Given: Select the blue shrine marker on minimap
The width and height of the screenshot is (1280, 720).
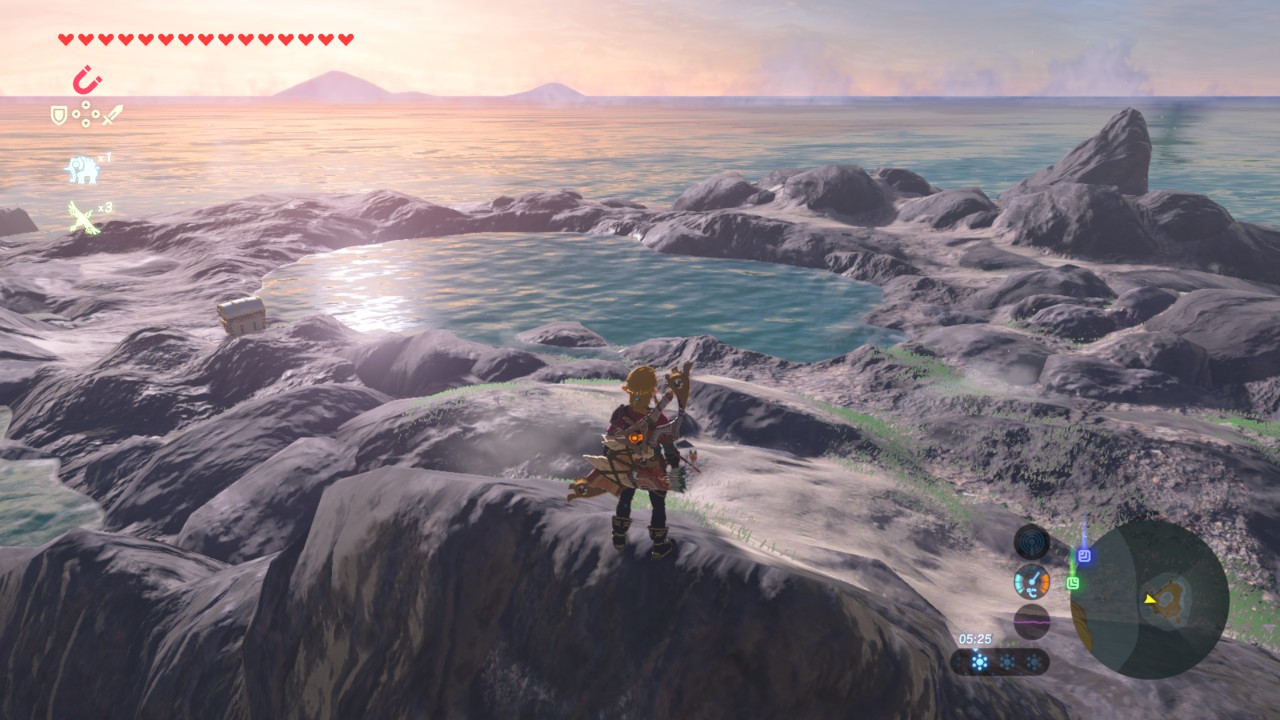Looking at the screenshot, I should coord(1084,556).
